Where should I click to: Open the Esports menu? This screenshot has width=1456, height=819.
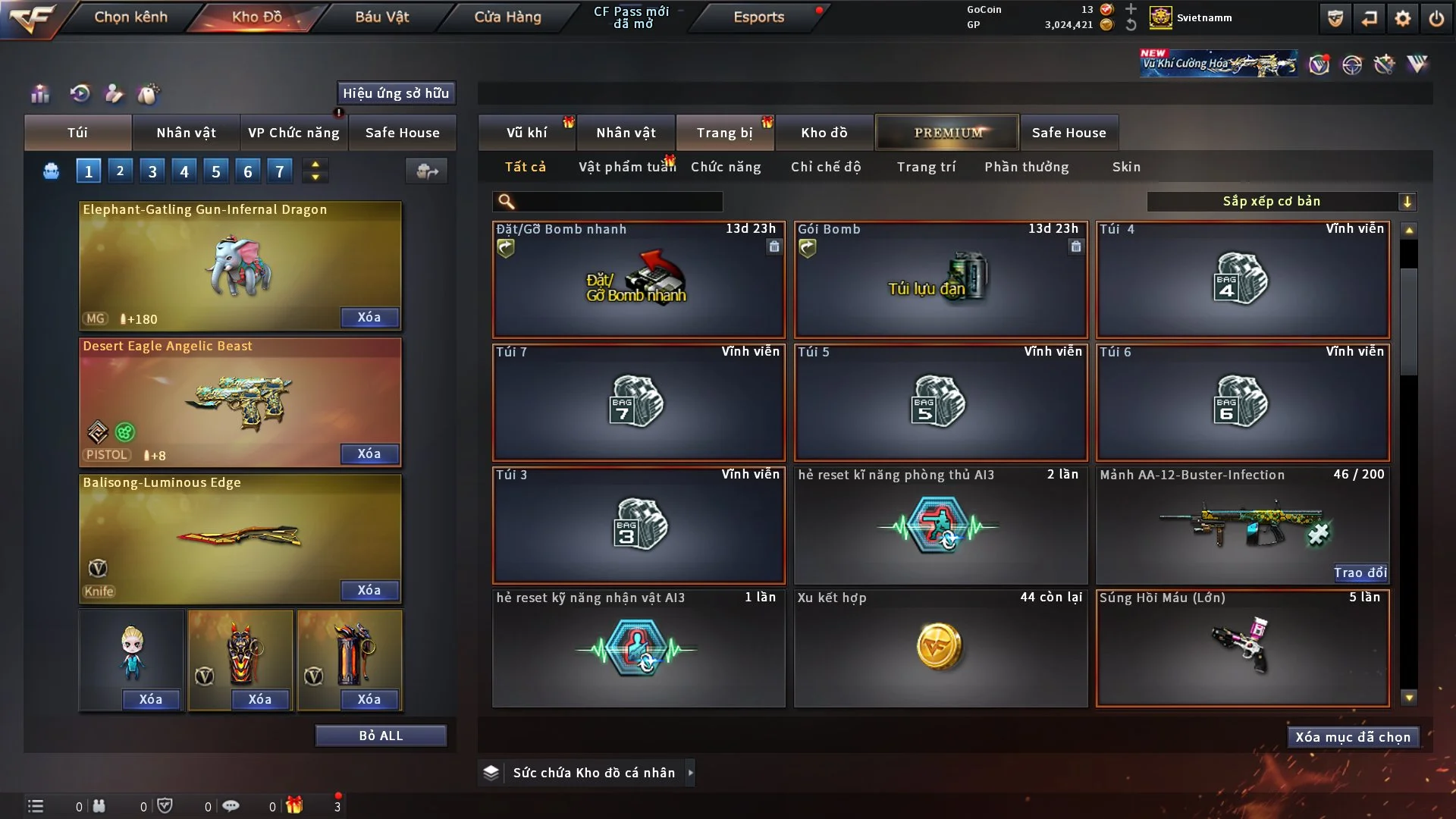point(758,17)
